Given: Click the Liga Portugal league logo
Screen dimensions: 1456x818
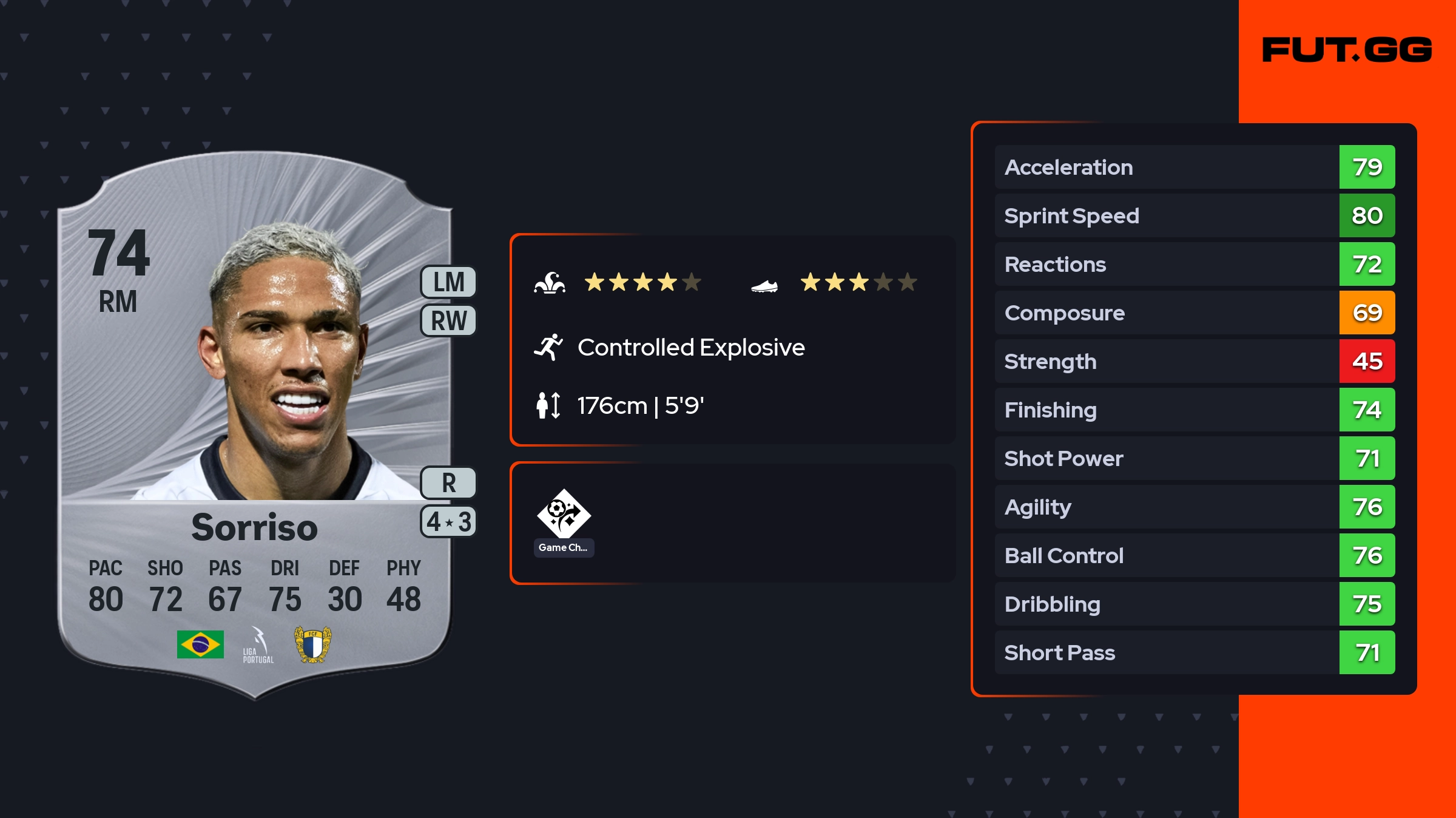Looking at the screenshot, I should pos(258,645).
